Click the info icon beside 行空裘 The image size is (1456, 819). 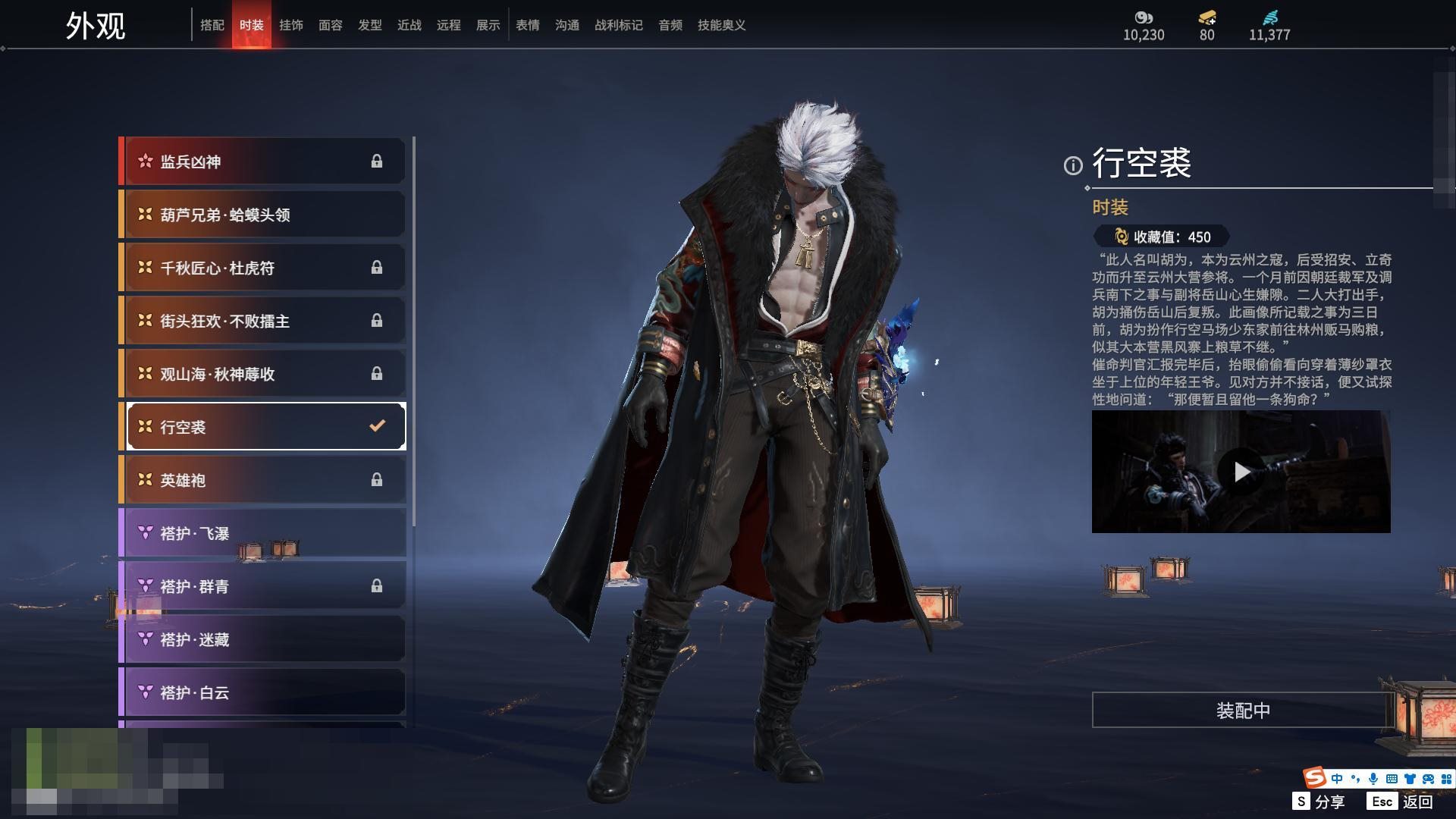tap(1073, 165)
